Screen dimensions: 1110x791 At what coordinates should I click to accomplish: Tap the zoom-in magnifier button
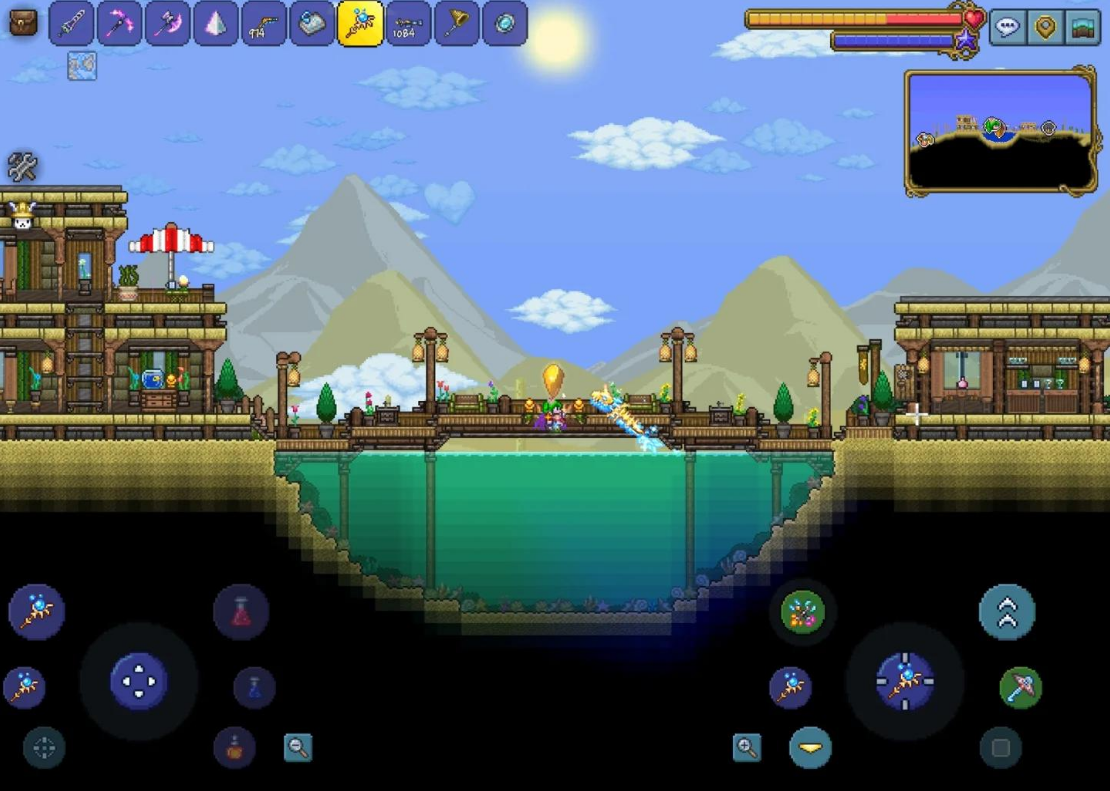coord(746,747)
